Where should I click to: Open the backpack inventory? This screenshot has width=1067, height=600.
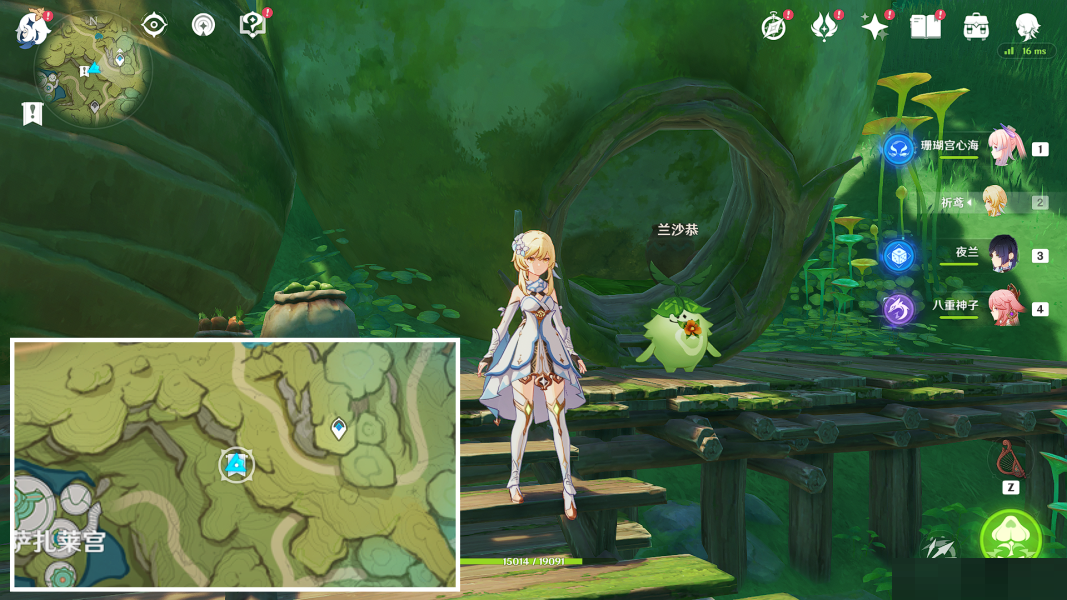[x=976, y=27]
